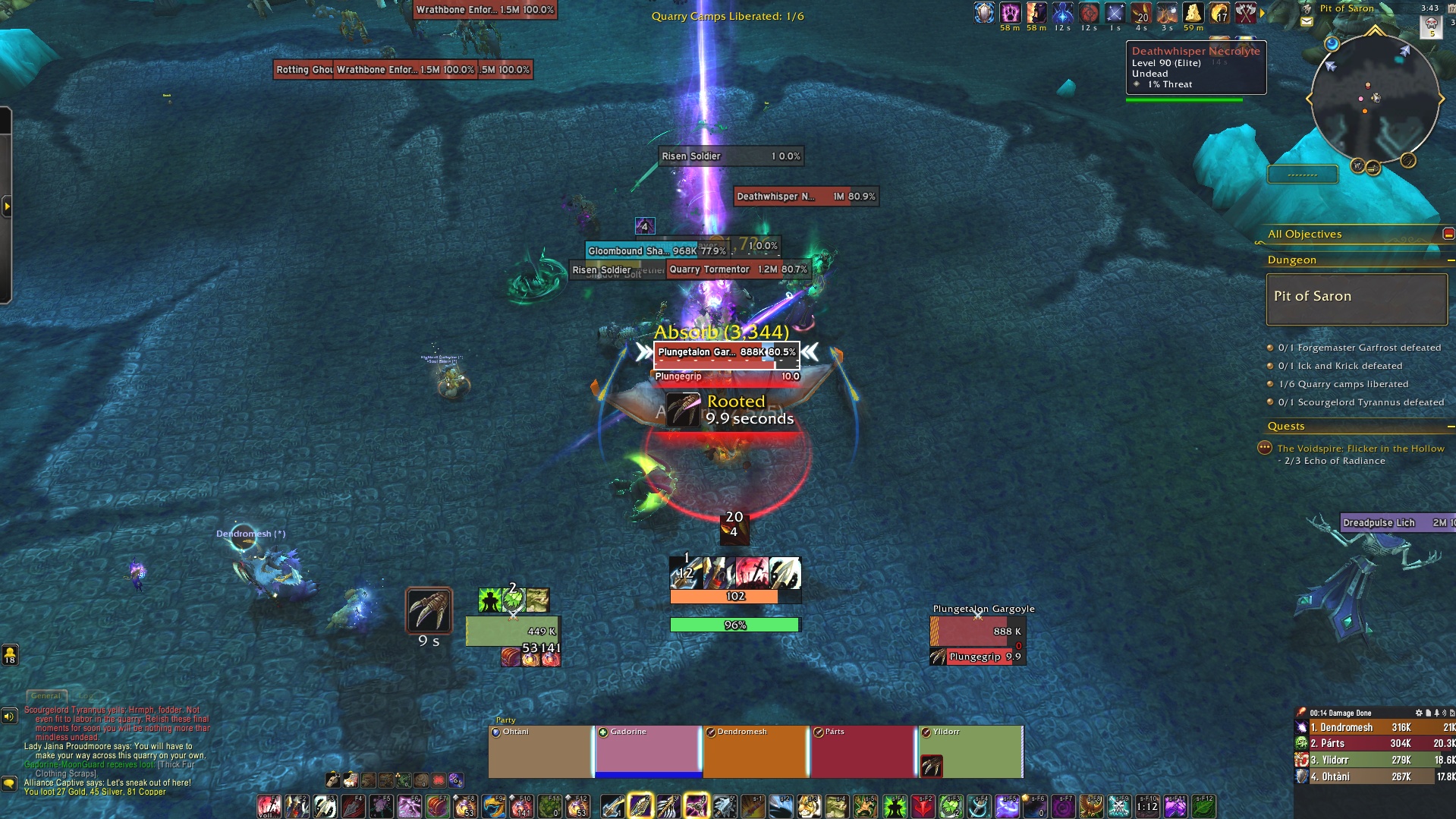This screenshot has width=1456, height=819.
Task: Mute sound via the speaker icon beside chat
Action: tap(8, 715)
